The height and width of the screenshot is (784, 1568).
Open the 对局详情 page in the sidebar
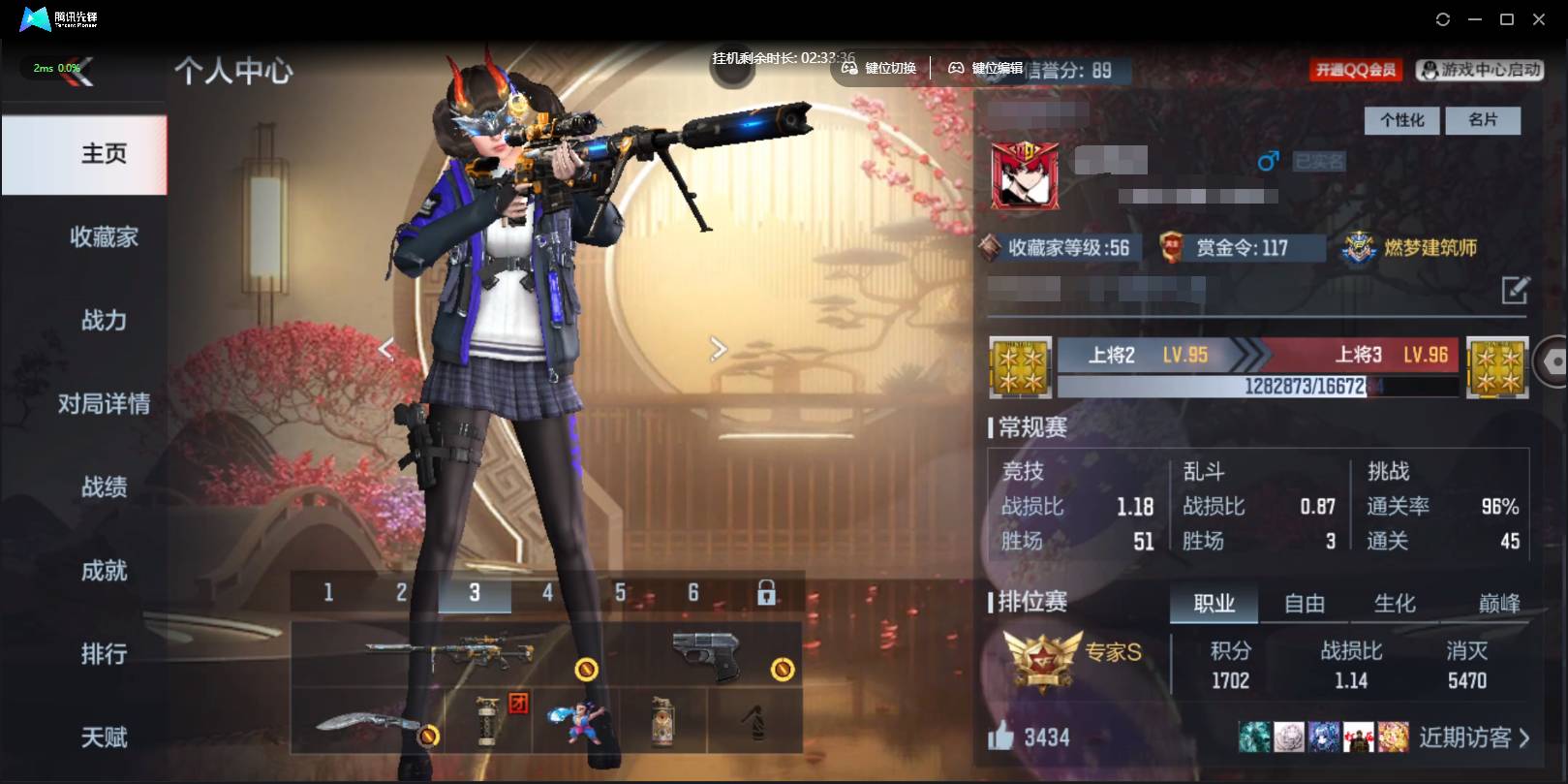pos(104,404)
